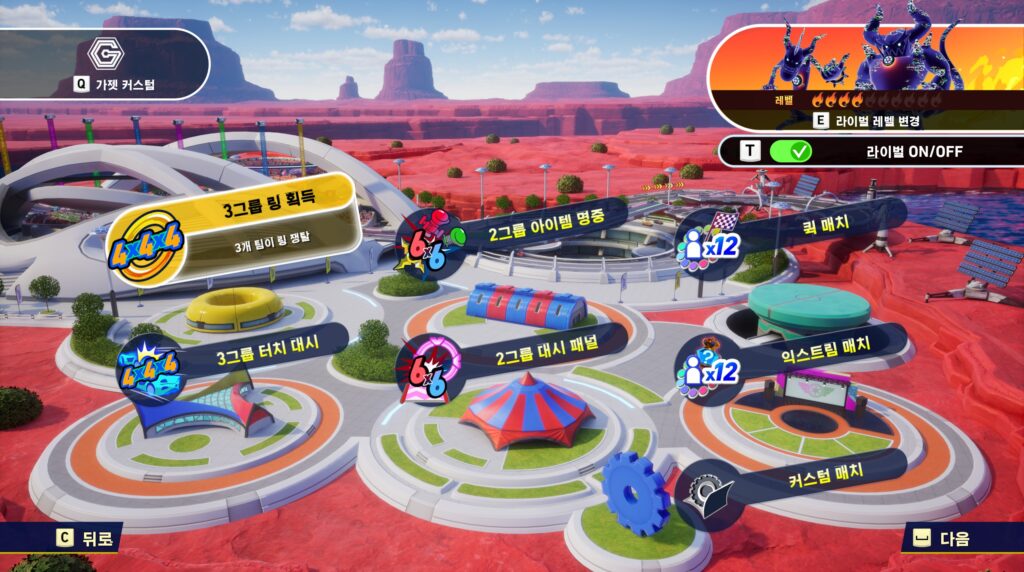Open 퀵 매치 quick match
Image resolution: width=1024 pixels, height=572 pixels.
[800, 224]
